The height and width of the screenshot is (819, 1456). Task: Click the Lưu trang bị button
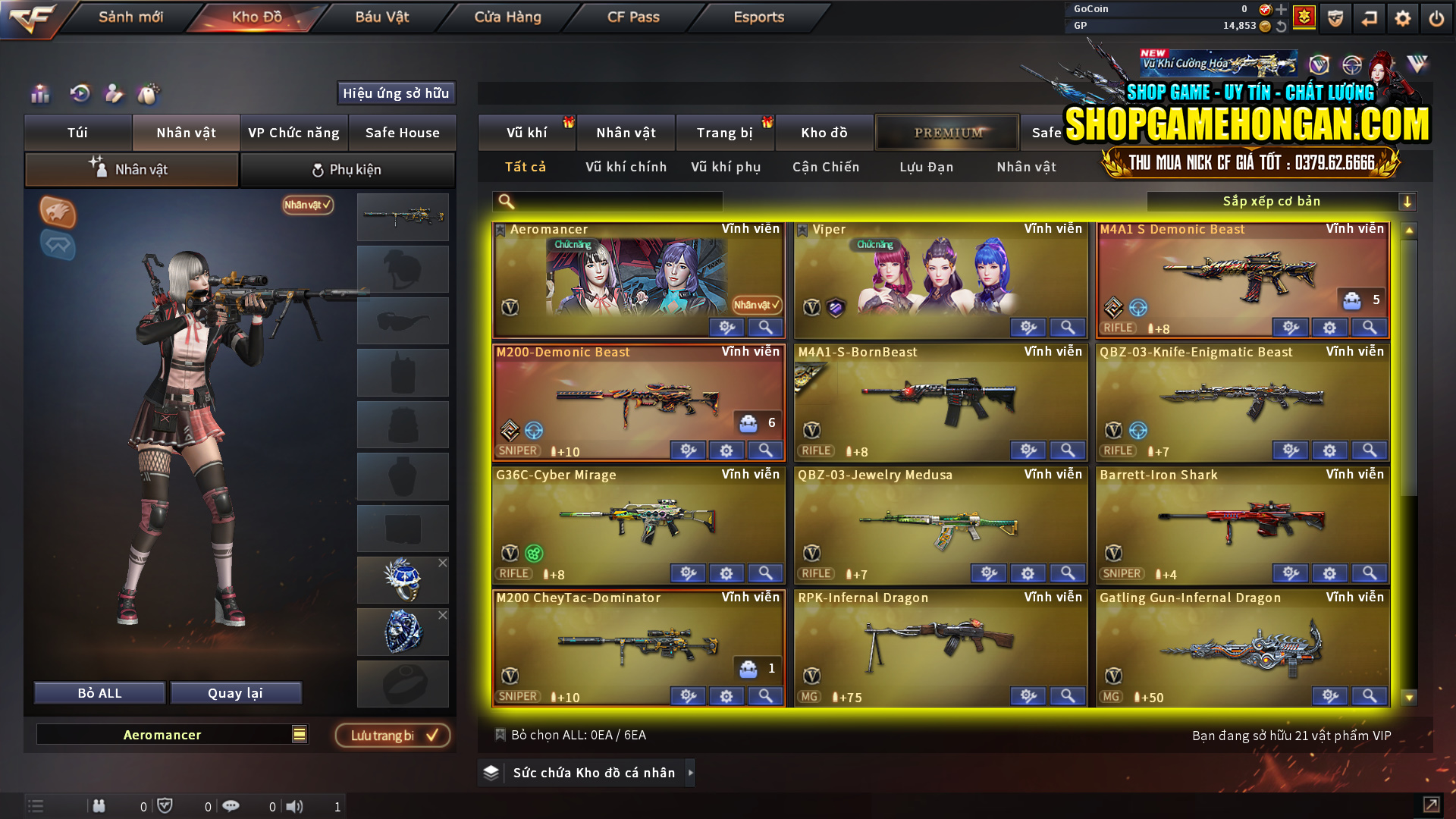(x=392, y=735)
